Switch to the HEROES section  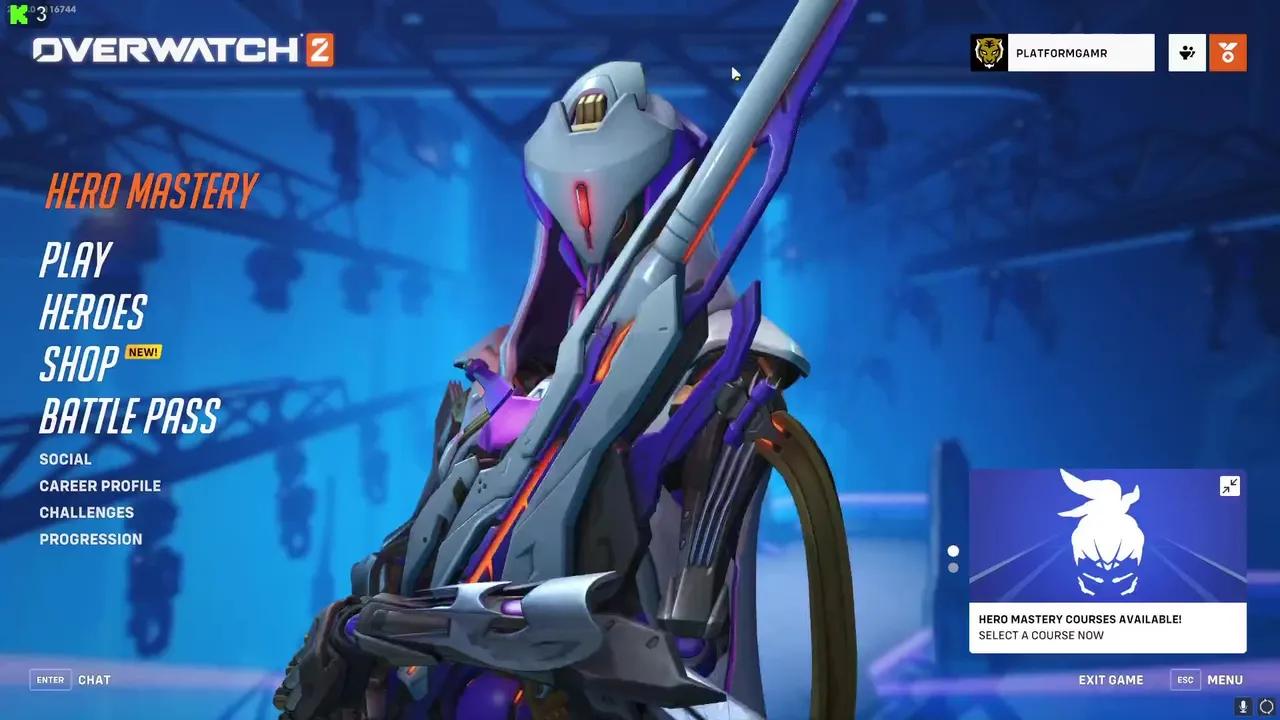pyautogui.click(x=92, y=313)
